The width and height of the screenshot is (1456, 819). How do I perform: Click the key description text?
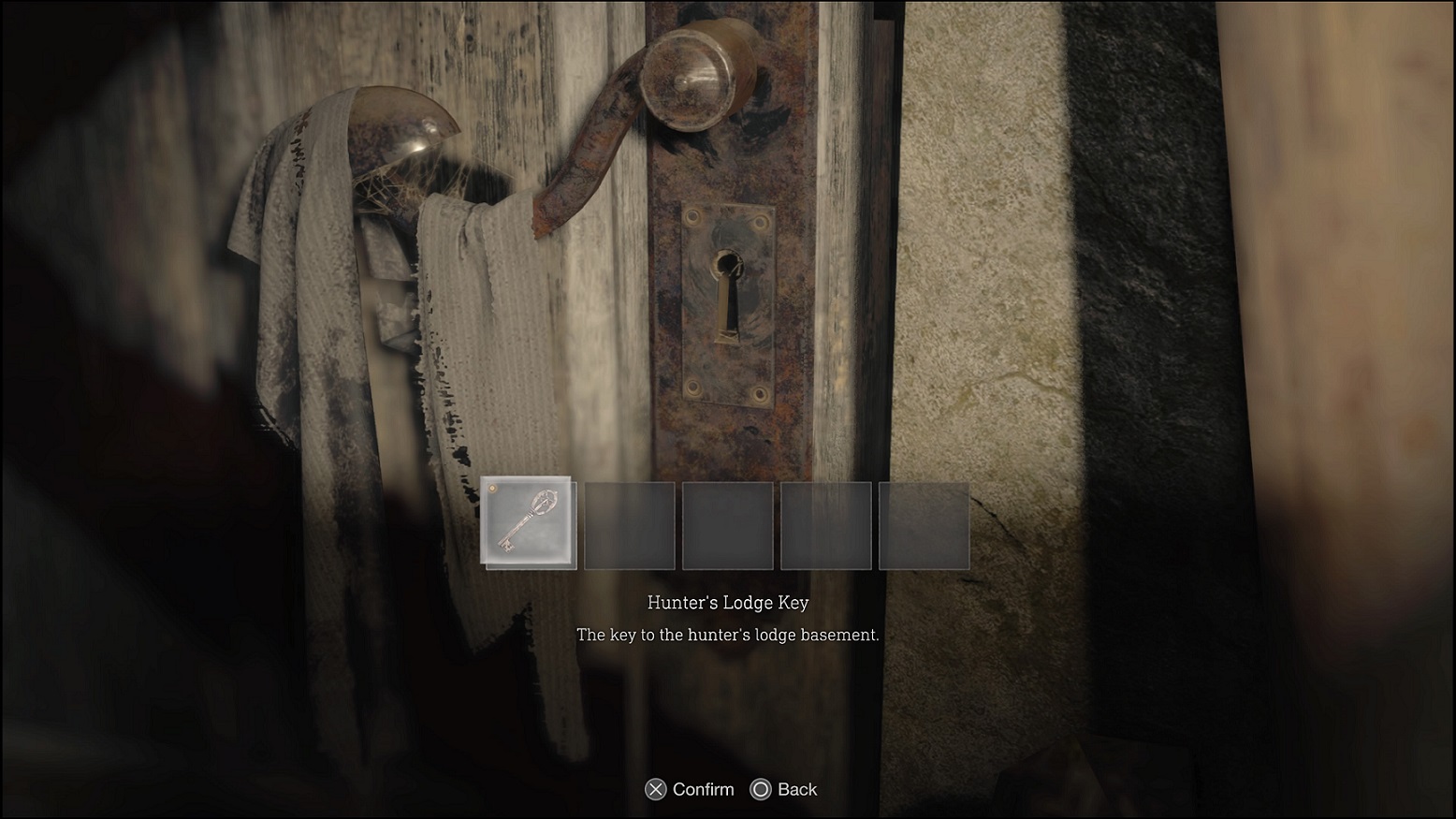[x=728, y=635]
